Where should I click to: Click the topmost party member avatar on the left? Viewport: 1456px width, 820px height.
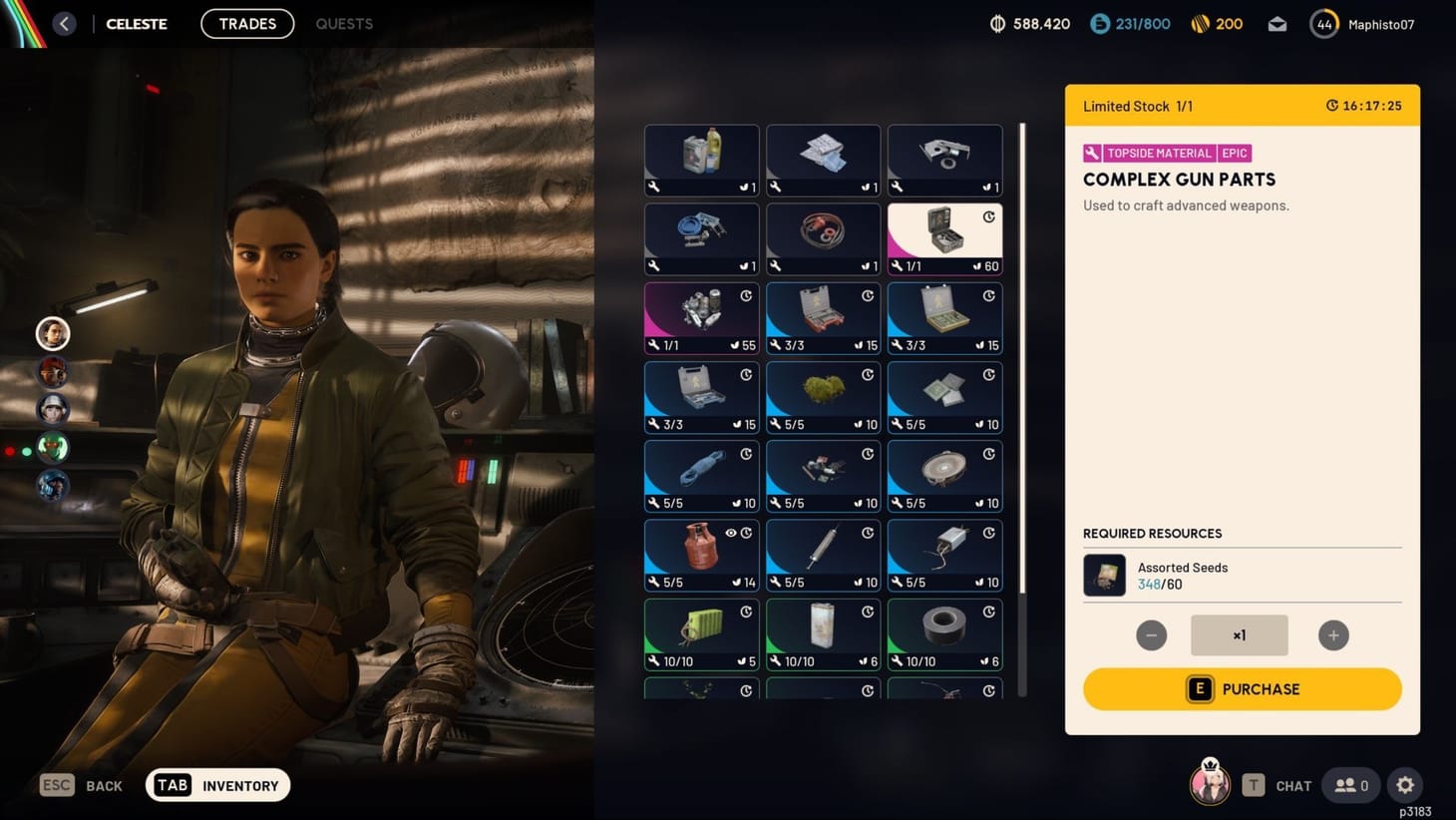tap(52, 333)
